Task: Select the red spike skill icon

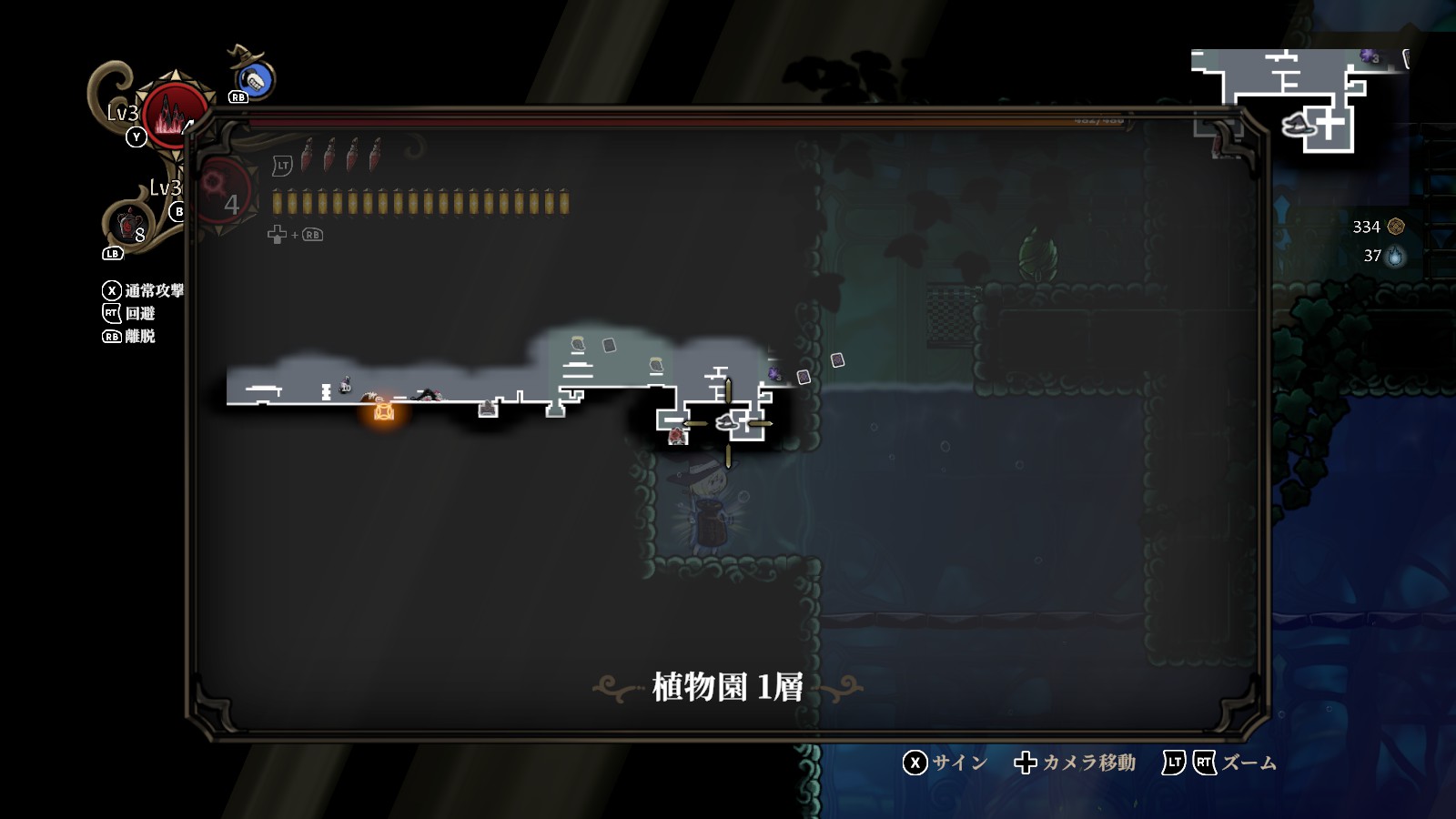Action: 173,114
